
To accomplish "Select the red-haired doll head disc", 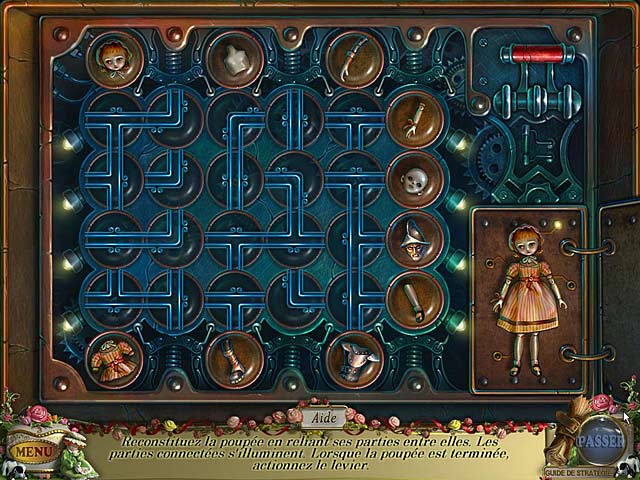I will [114, 58].
